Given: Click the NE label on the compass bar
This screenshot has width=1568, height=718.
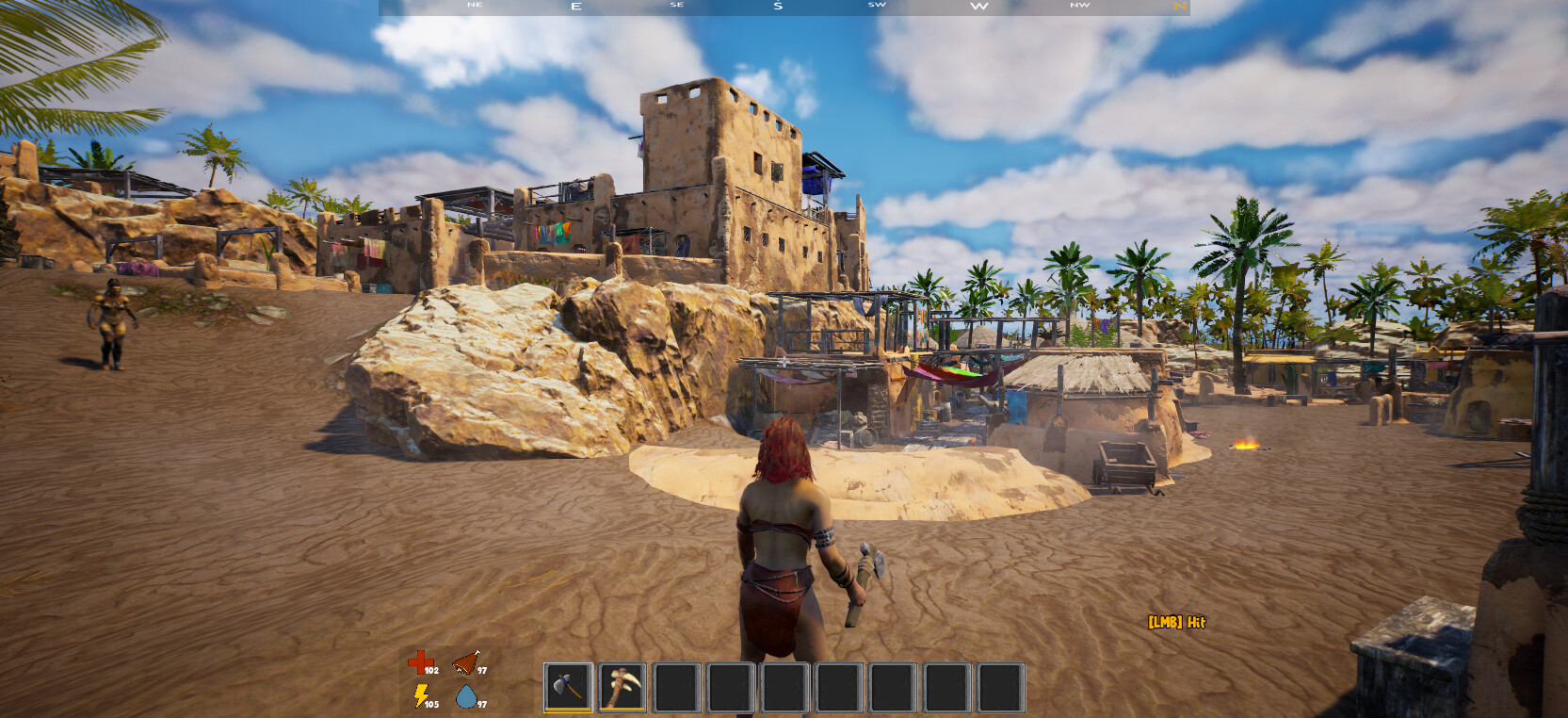Looking at the screenshot, I should pyautogui.click(x=474, y=5).
